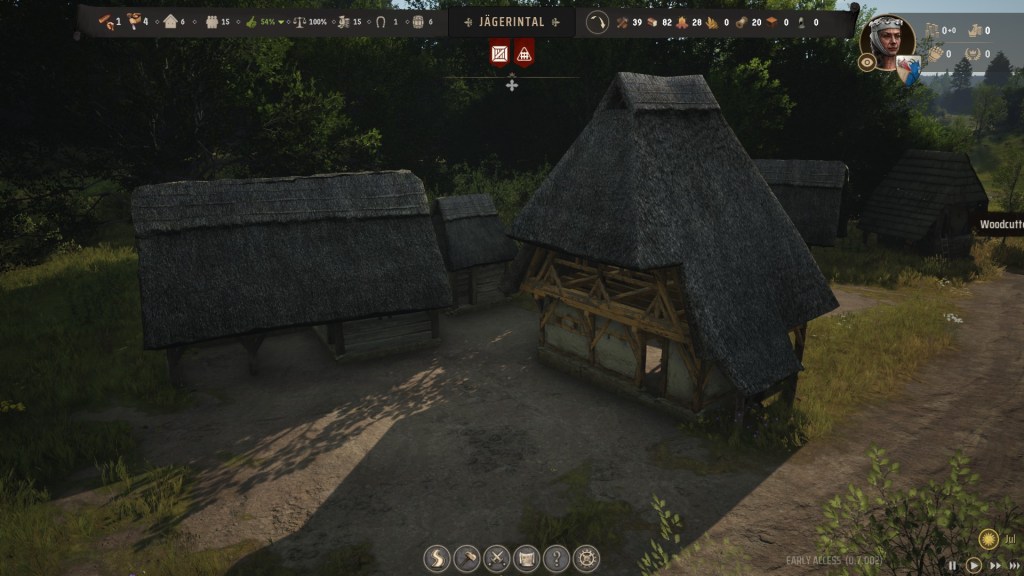Open the question mark help menu
This screenshot has height=576, width=1024.
click(x=556, y=558)
